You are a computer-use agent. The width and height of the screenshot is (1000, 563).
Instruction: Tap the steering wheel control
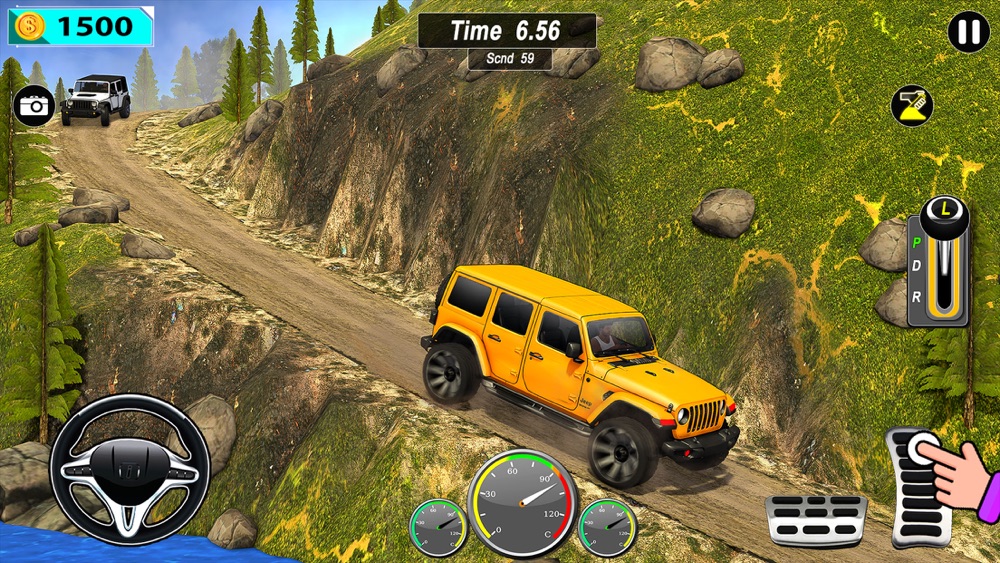coord(130,470)
